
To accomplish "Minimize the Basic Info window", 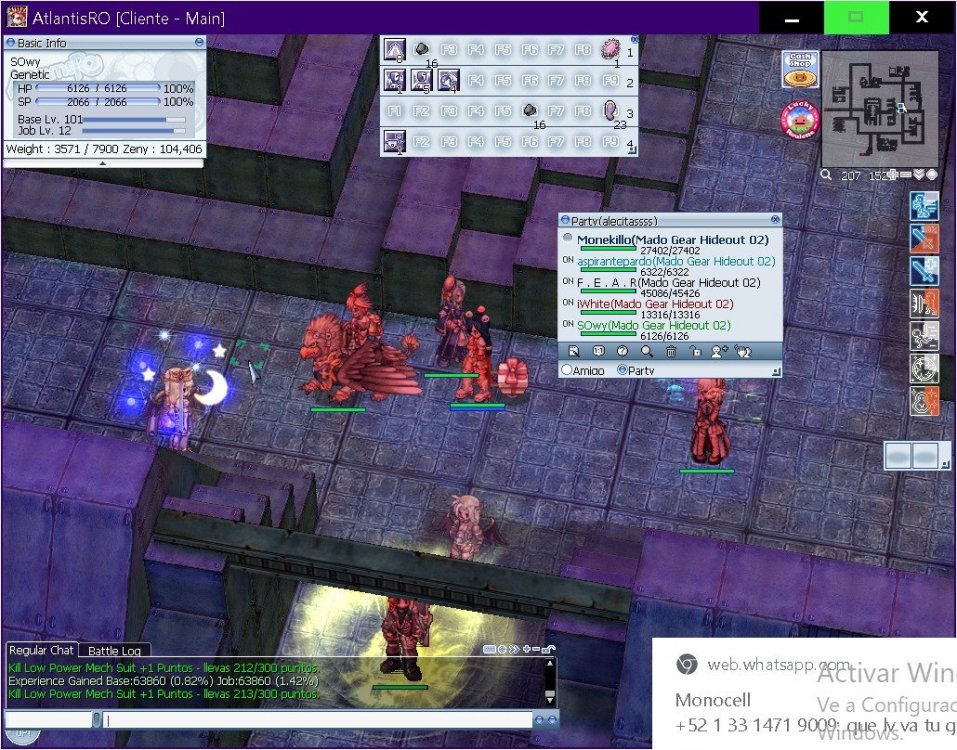I will click(200, 43).
